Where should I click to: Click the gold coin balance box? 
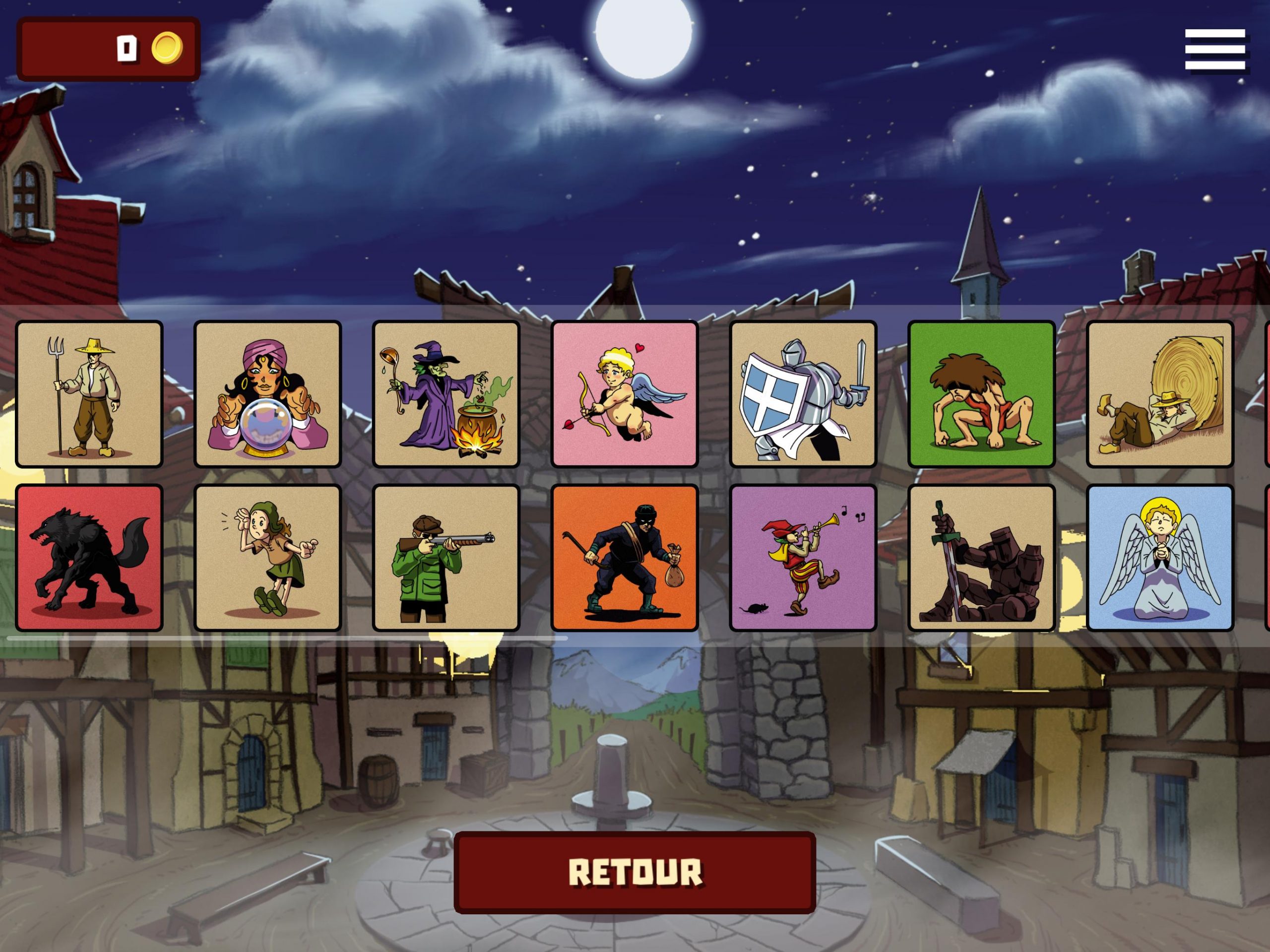pyautogui.click(x=109, y=49)
